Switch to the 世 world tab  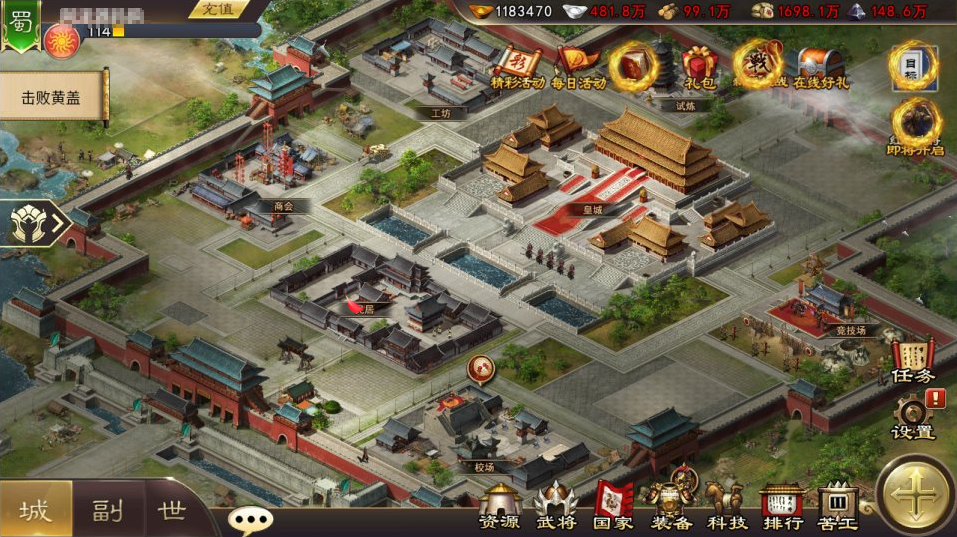click(172, 510)
